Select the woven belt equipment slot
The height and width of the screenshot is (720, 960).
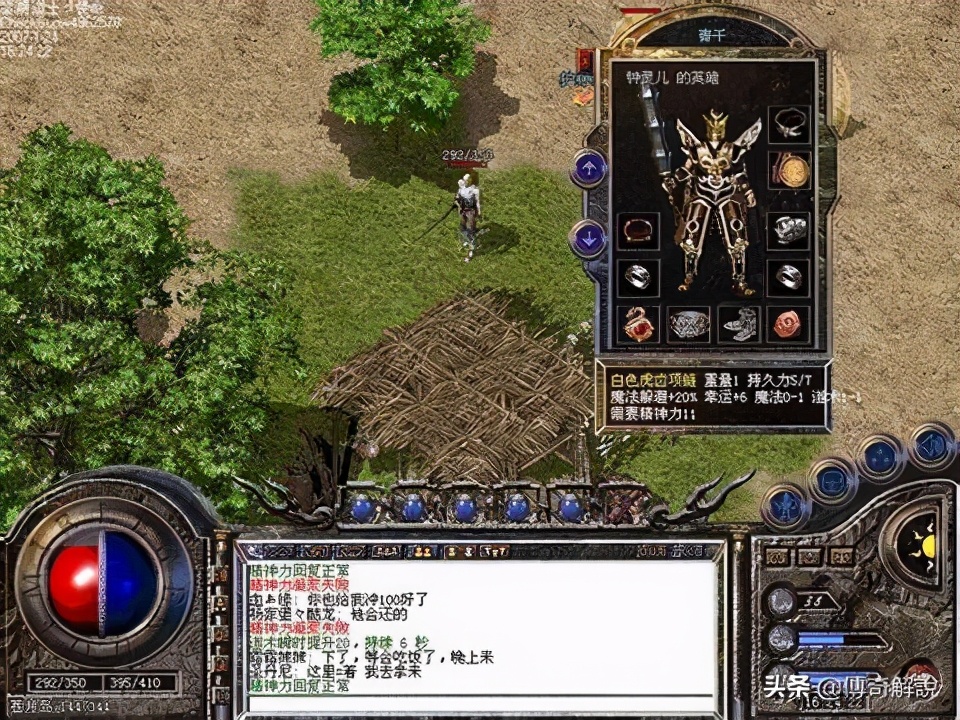pos(688,324)
